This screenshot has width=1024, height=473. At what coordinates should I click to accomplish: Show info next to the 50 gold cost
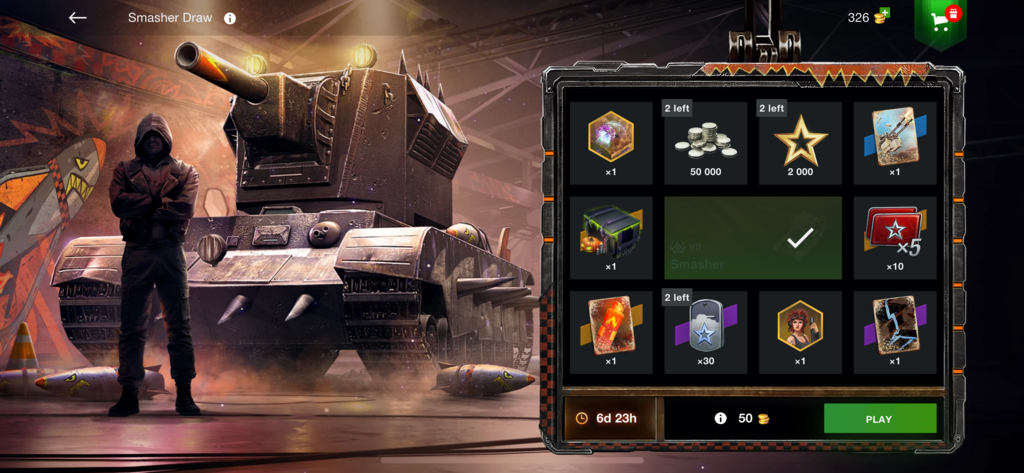[x=720, y=418]
